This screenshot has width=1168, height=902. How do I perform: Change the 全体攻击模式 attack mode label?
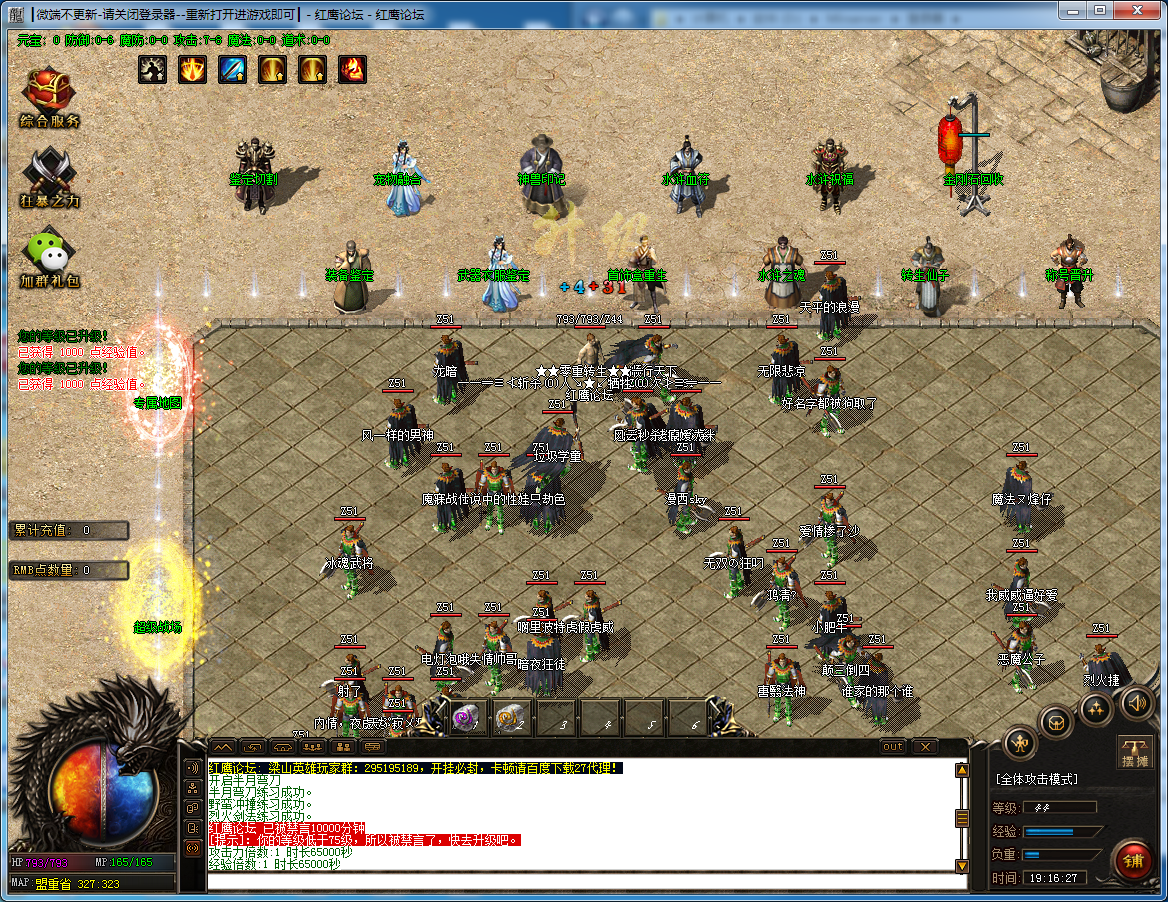(1036, 779)
